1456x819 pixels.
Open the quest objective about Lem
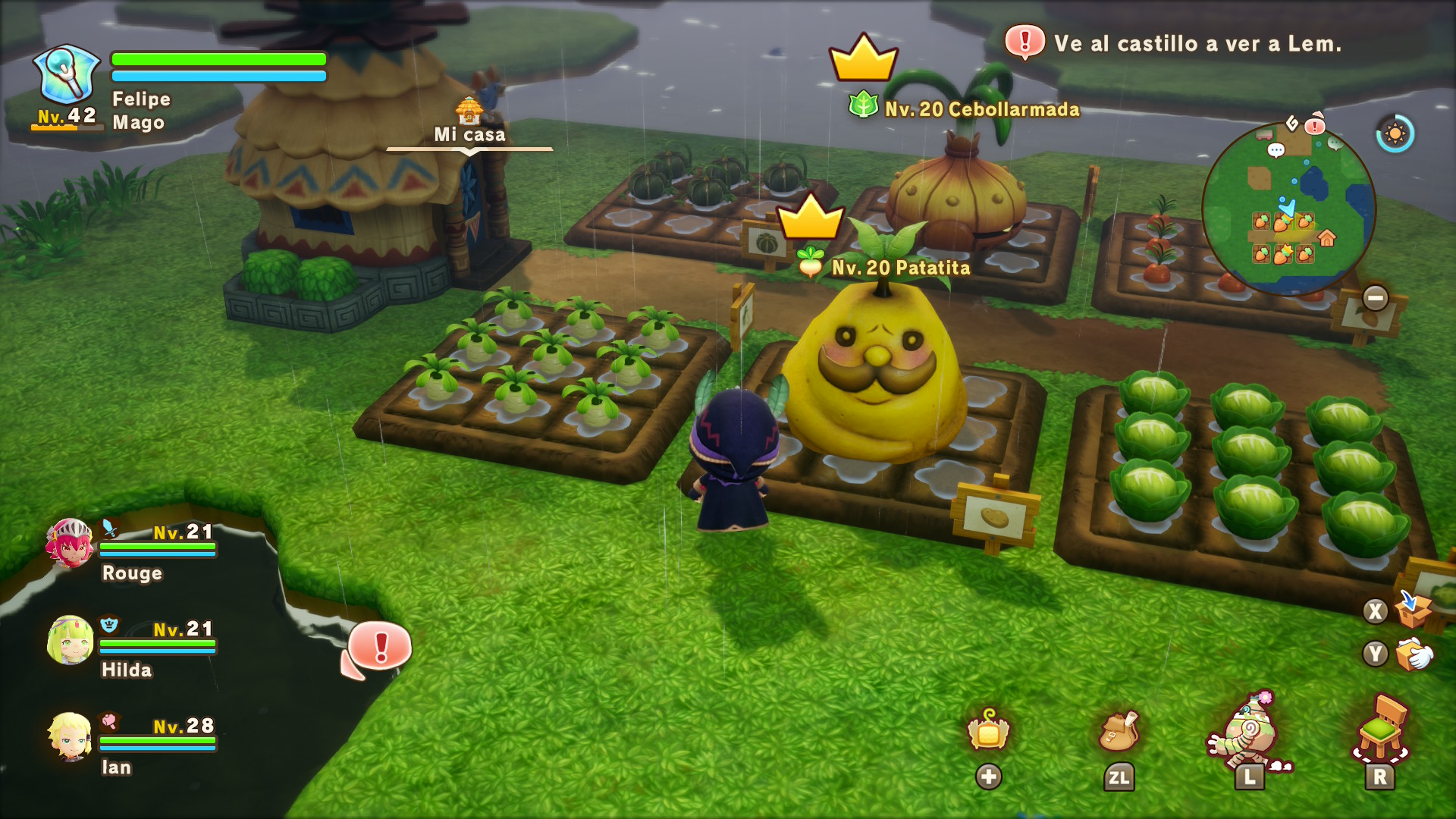pos(1197,44)
